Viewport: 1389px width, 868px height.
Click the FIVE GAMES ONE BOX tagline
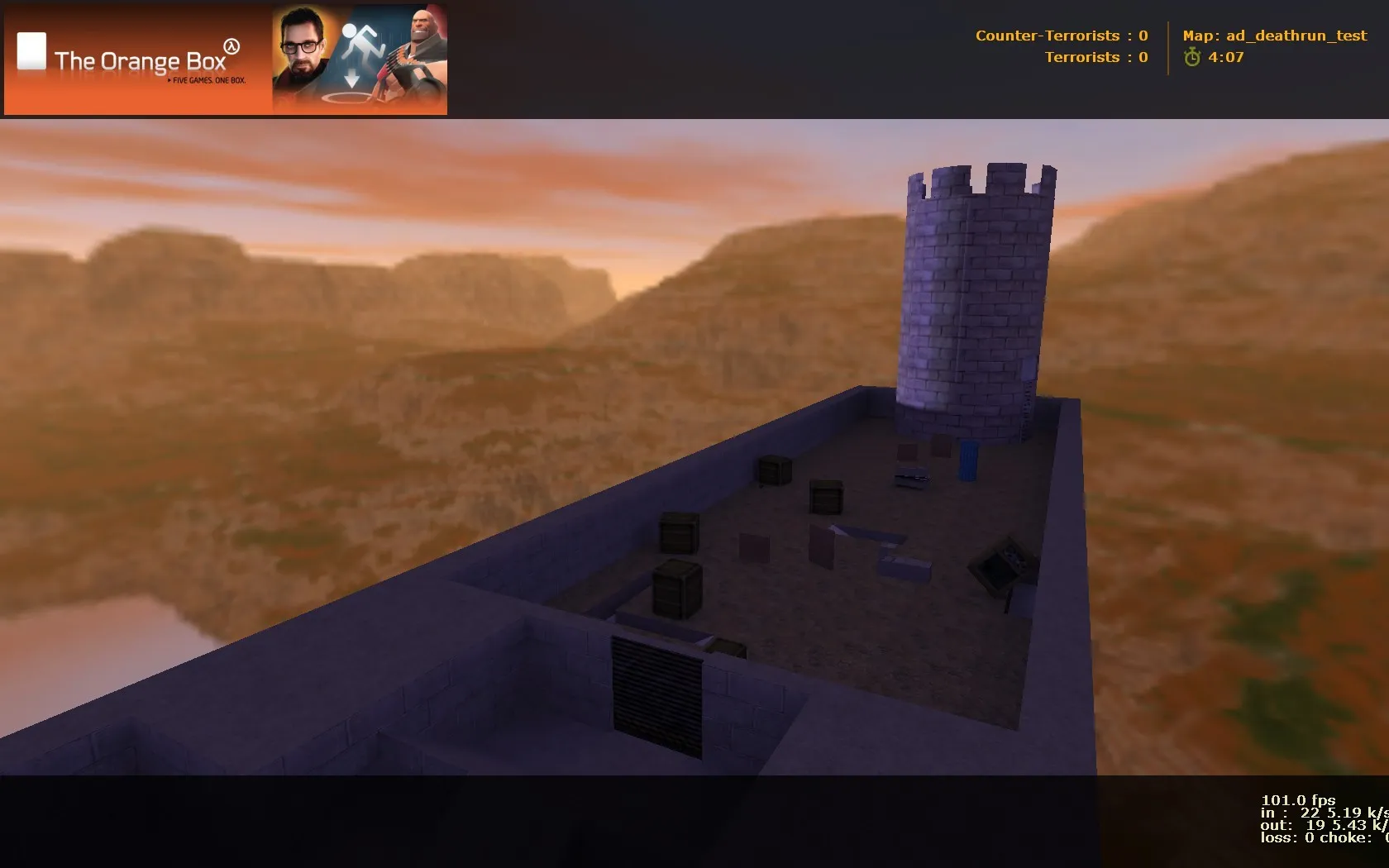(208, 80)
